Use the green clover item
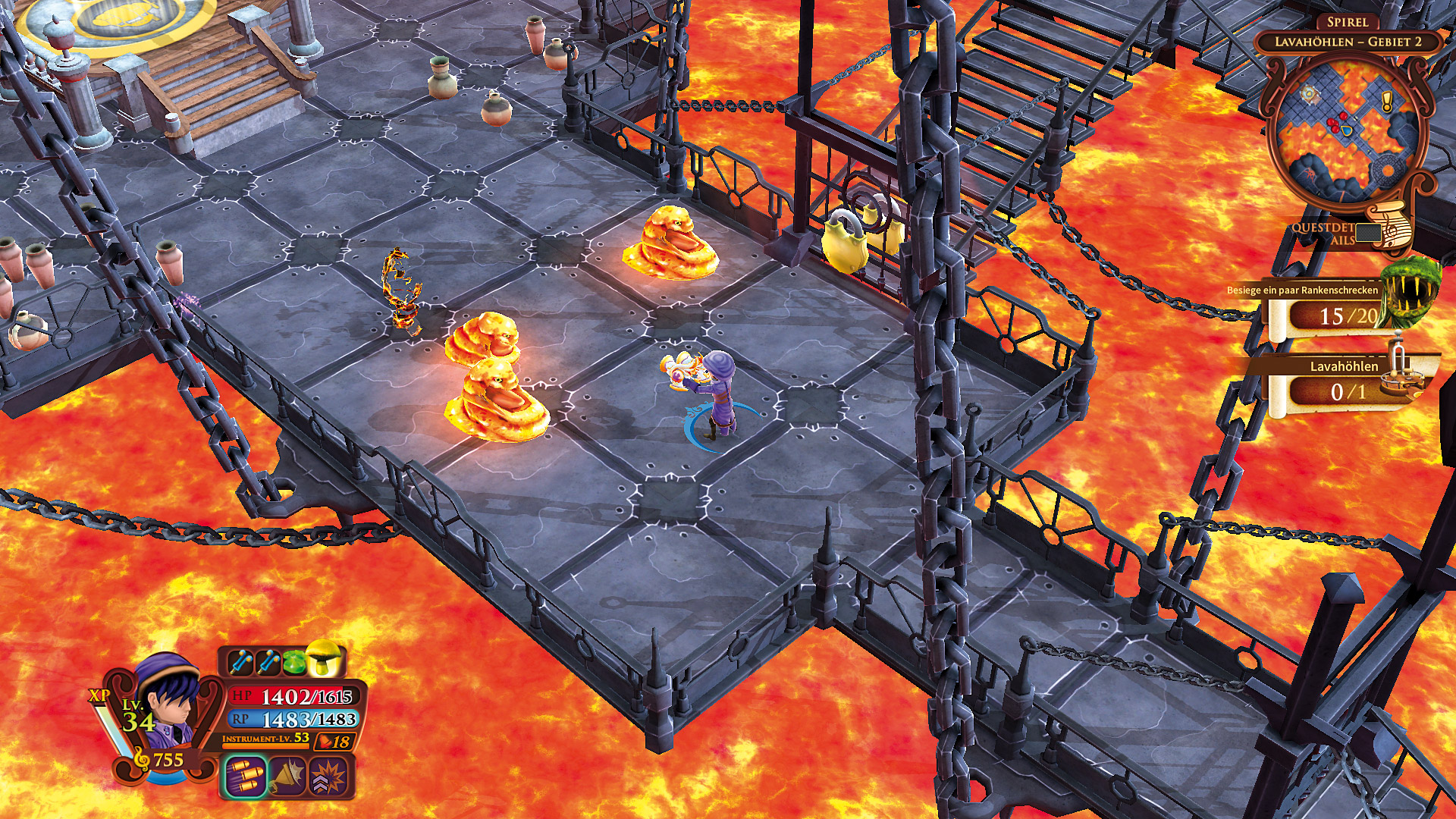 (295, 661)
